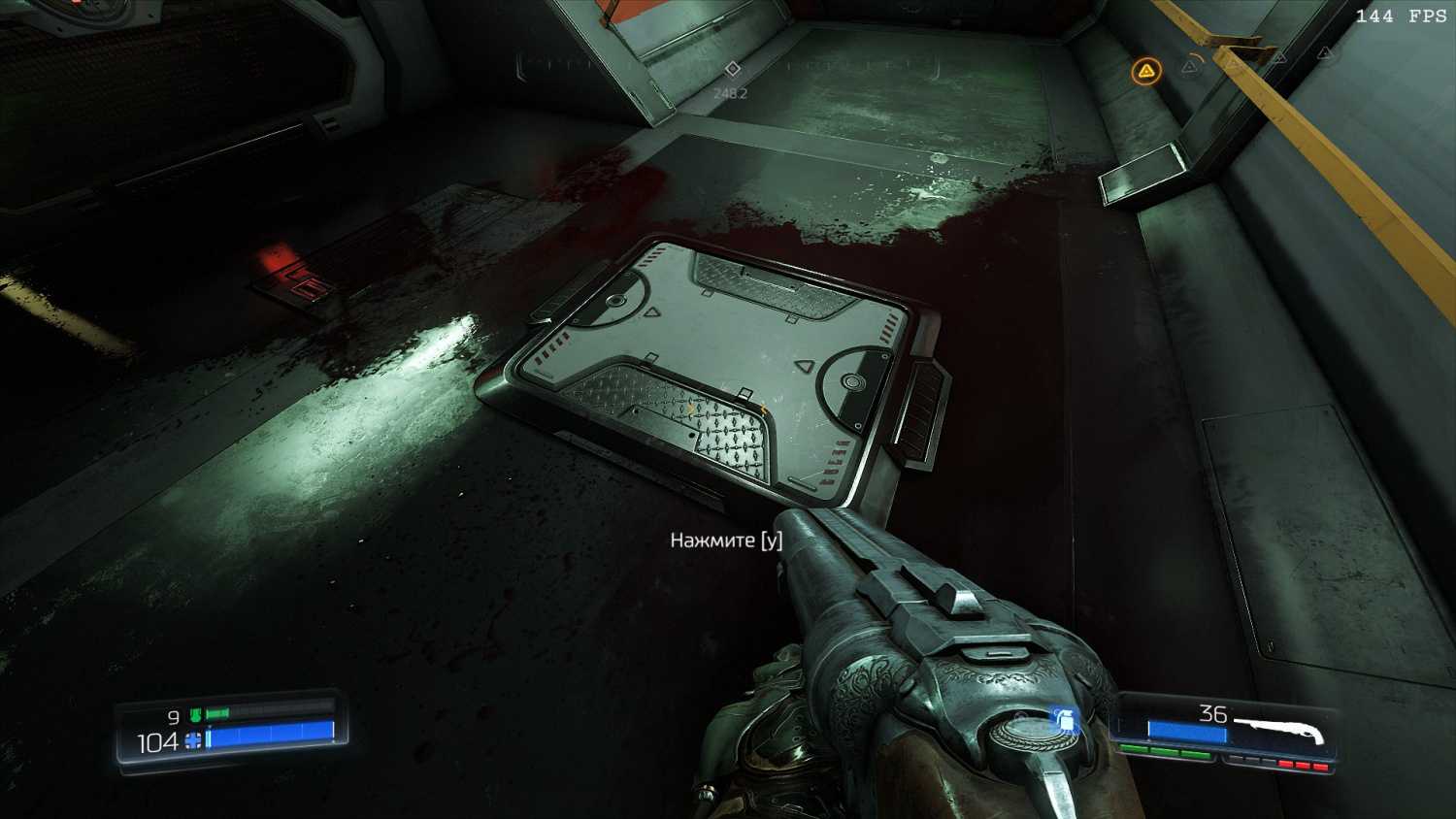Click the diamond objective marker on compass

click(x=733, y=68)
